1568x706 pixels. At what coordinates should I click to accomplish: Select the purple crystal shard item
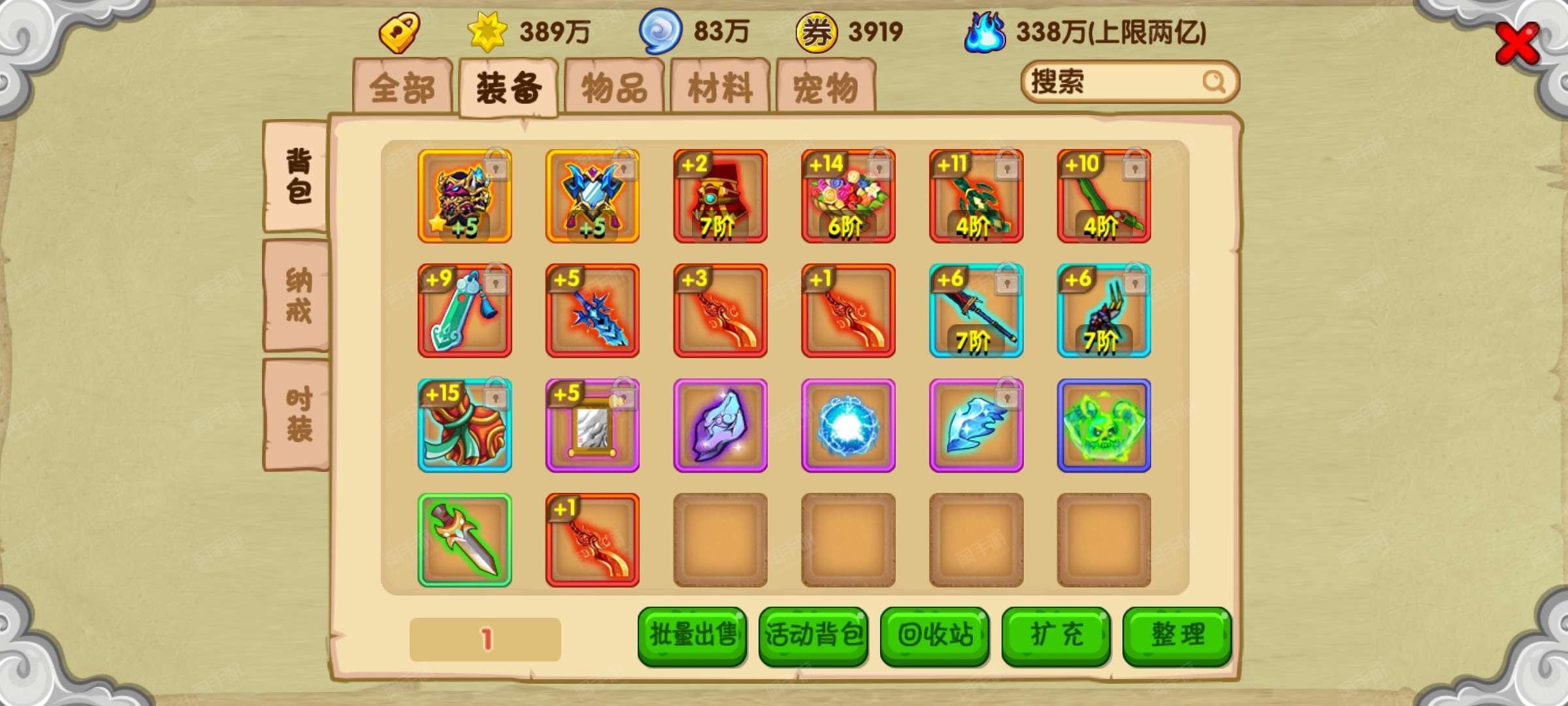click(x=720, y=424)
